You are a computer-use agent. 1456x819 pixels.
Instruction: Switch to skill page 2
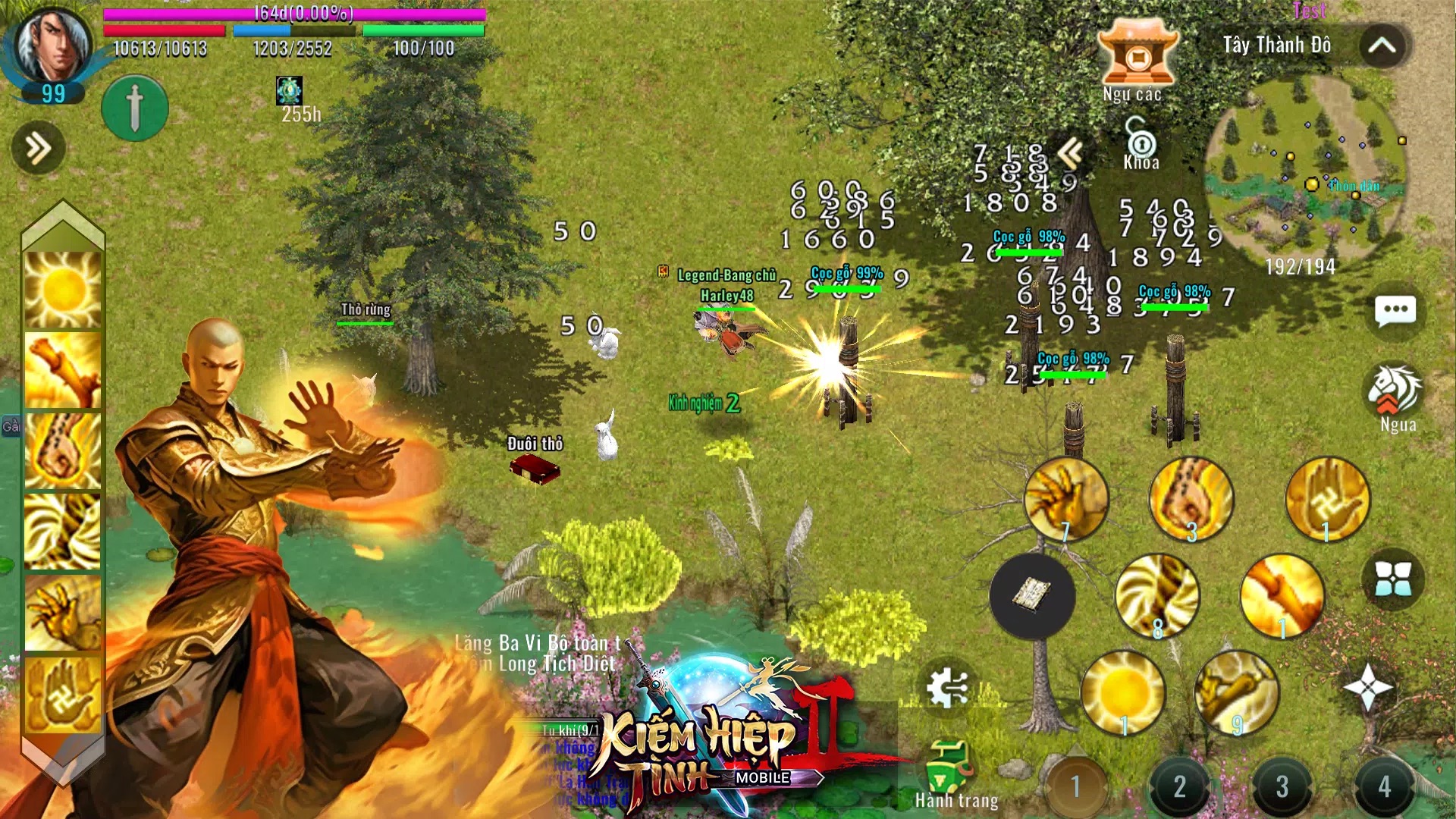1179,786
